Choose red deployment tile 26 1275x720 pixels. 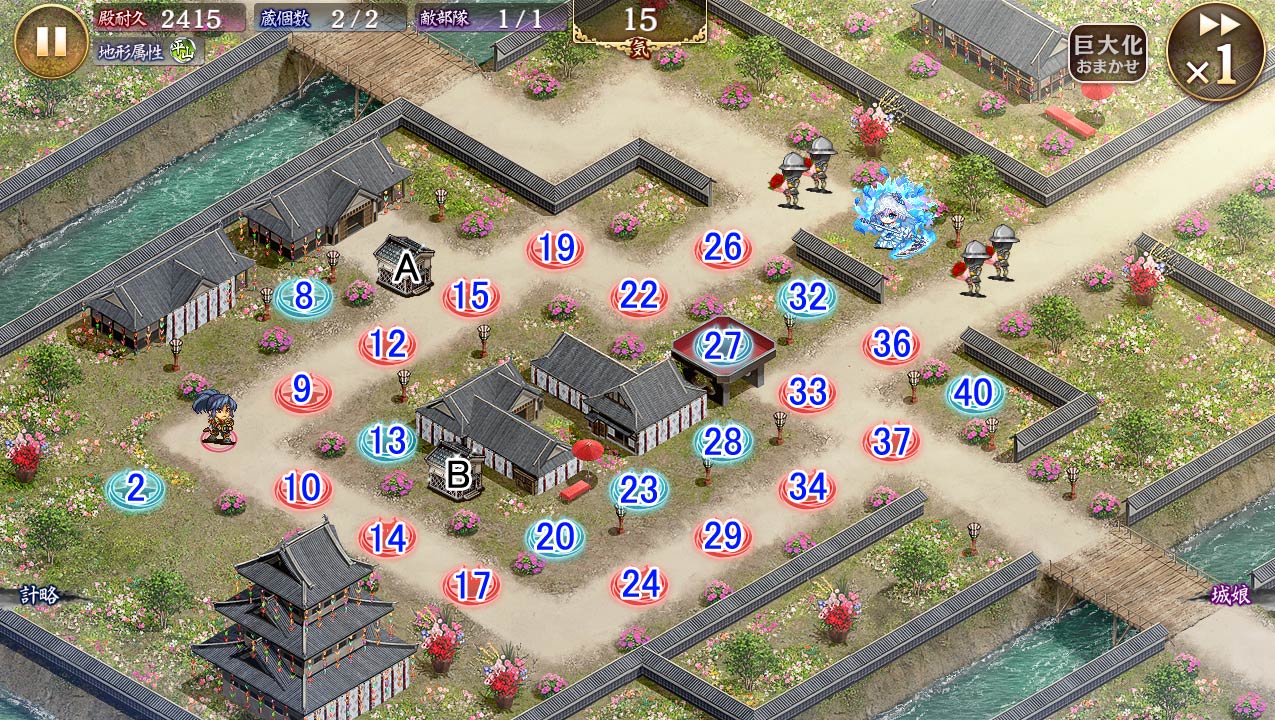click(x=722, y=248)
